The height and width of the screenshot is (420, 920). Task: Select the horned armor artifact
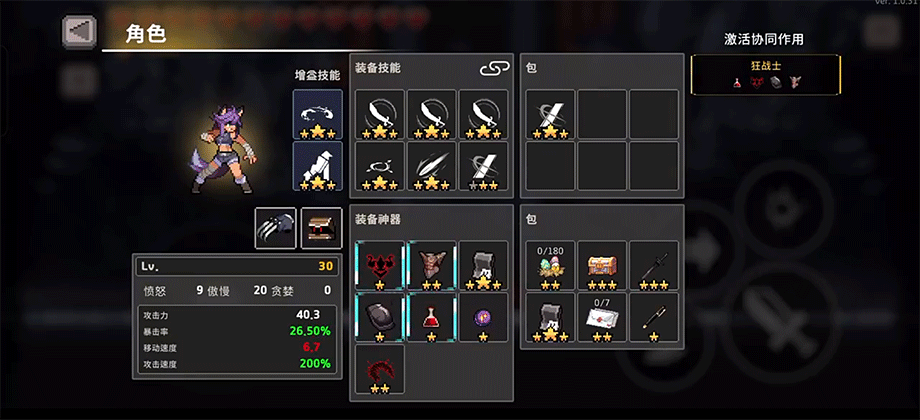click(x=431, y=265)
